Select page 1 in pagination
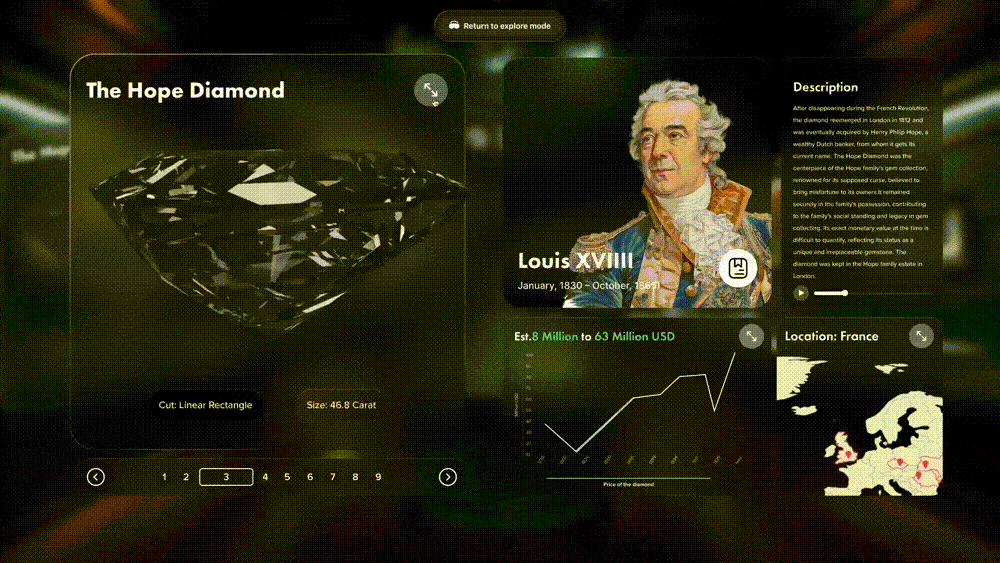Image resolution: width=1000 pixels, height=563 pixels. coord(164,477)
